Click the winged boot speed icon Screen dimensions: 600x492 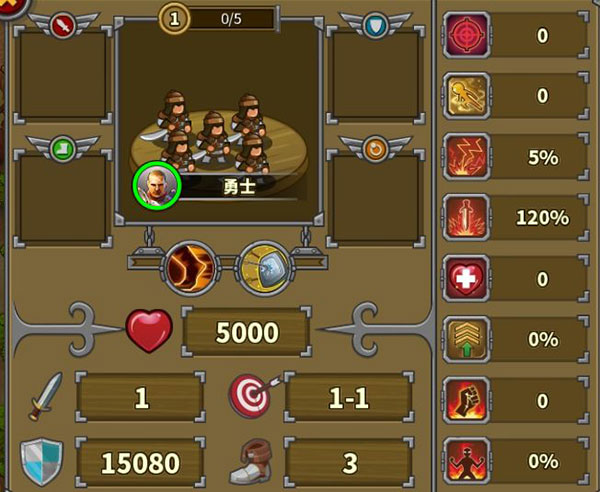click(252, 461)
